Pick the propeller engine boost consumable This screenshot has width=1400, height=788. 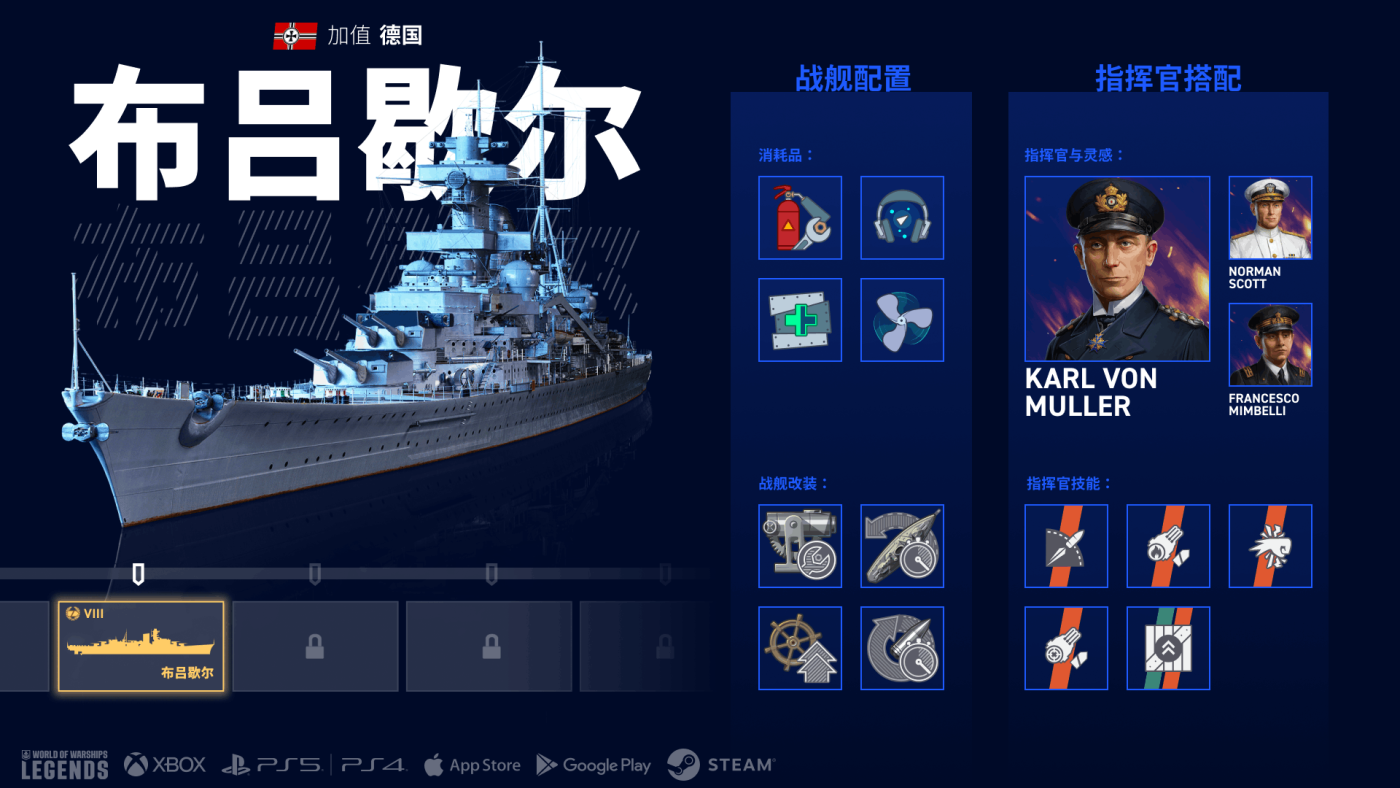click(x=902, y=320)
